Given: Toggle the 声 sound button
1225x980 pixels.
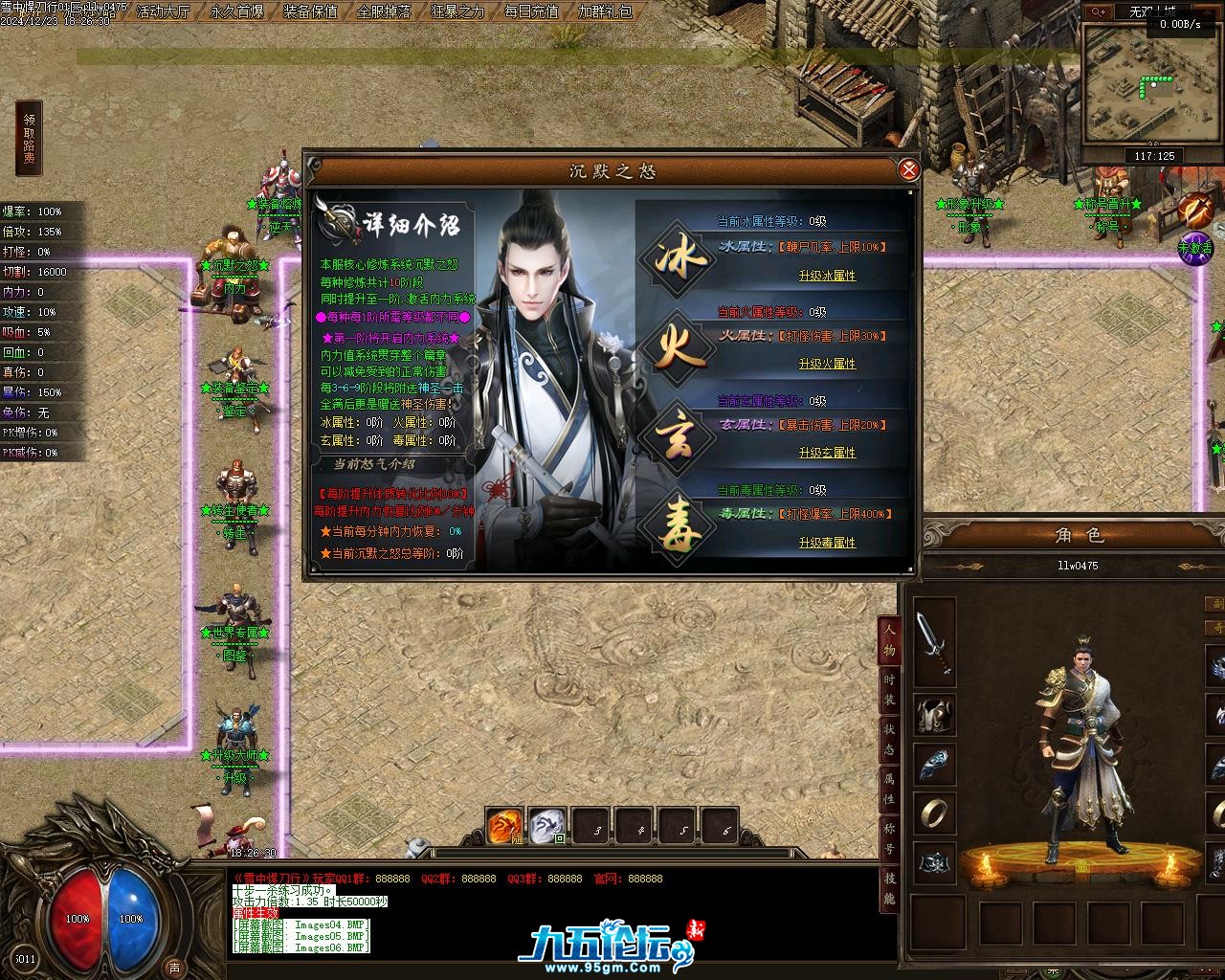Looking at the screenshot, I should [173, 967].
